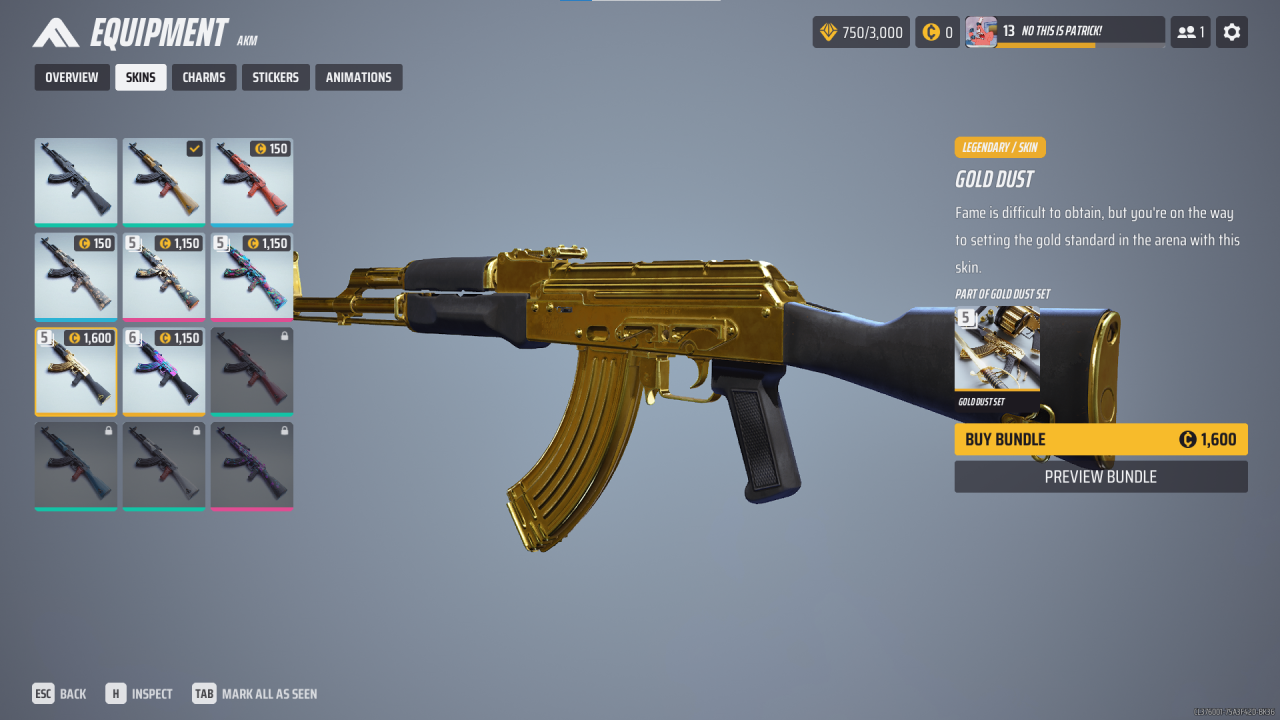Select the Gold Dust skin thumbnail
Image resolution: width=1280 pixels, height=720 pixels.
coord(75,370)
